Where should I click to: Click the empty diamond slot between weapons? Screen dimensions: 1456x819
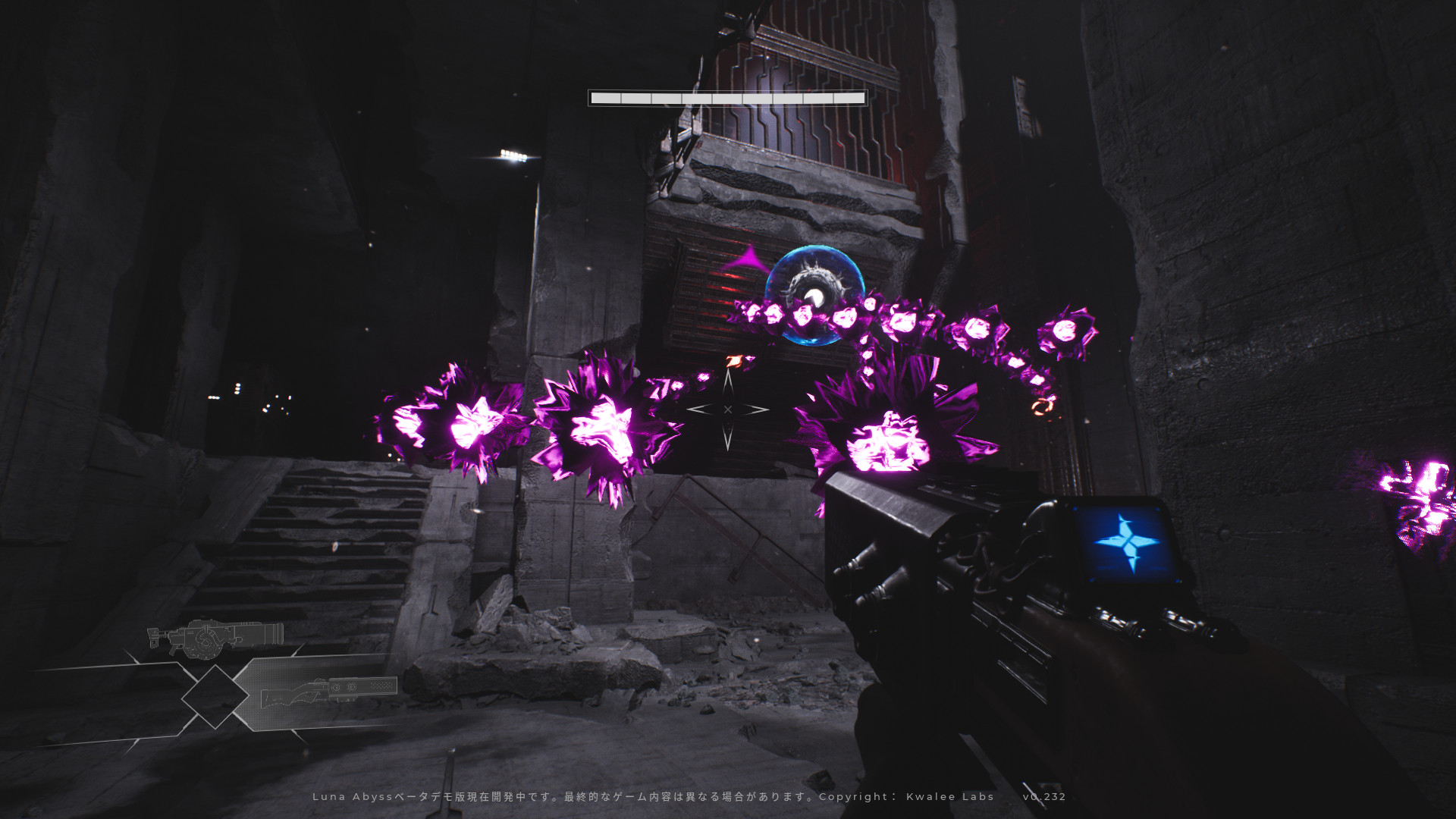(215, 696)
